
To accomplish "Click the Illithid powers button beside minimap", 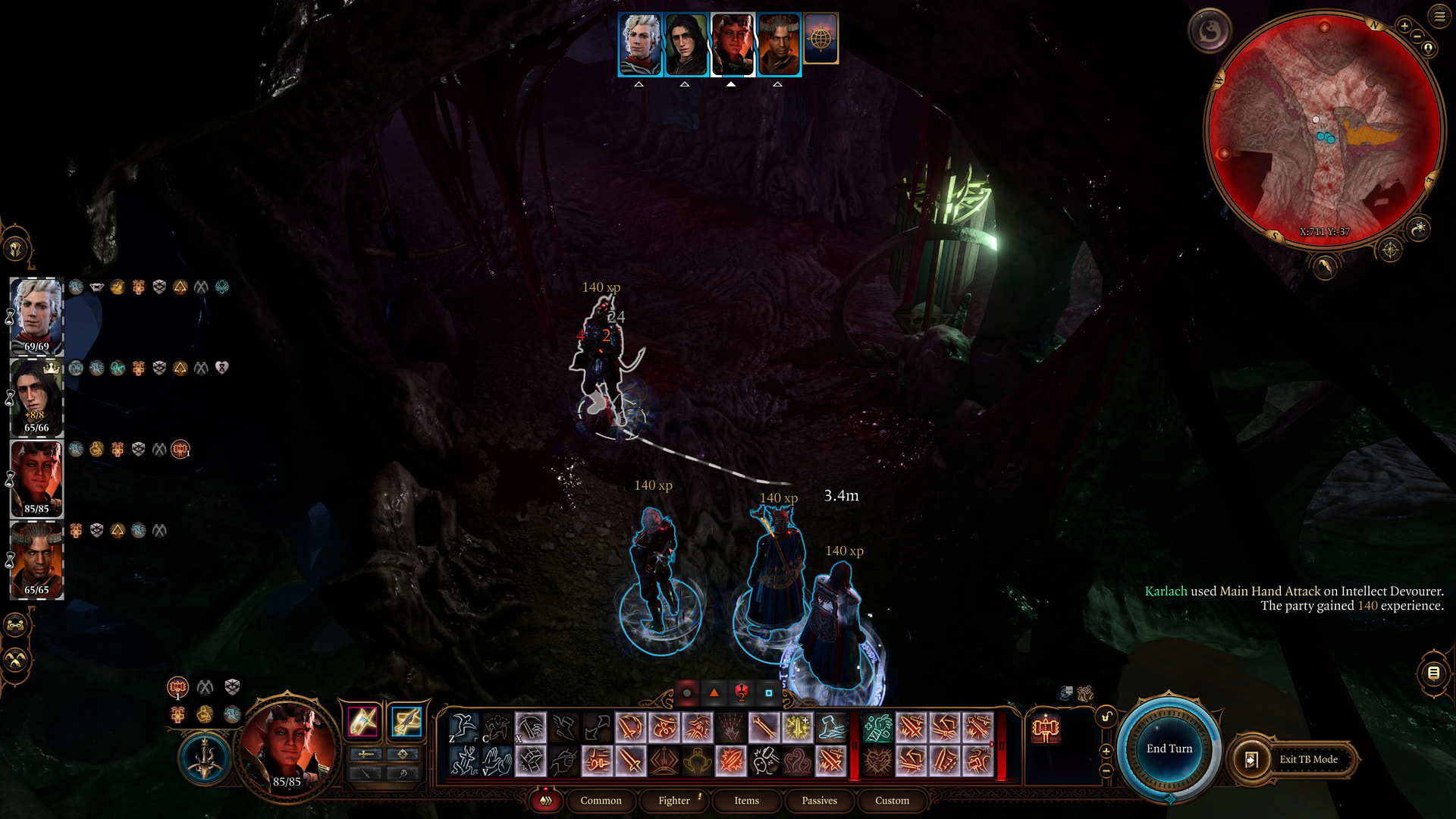I will point(1210,31).
